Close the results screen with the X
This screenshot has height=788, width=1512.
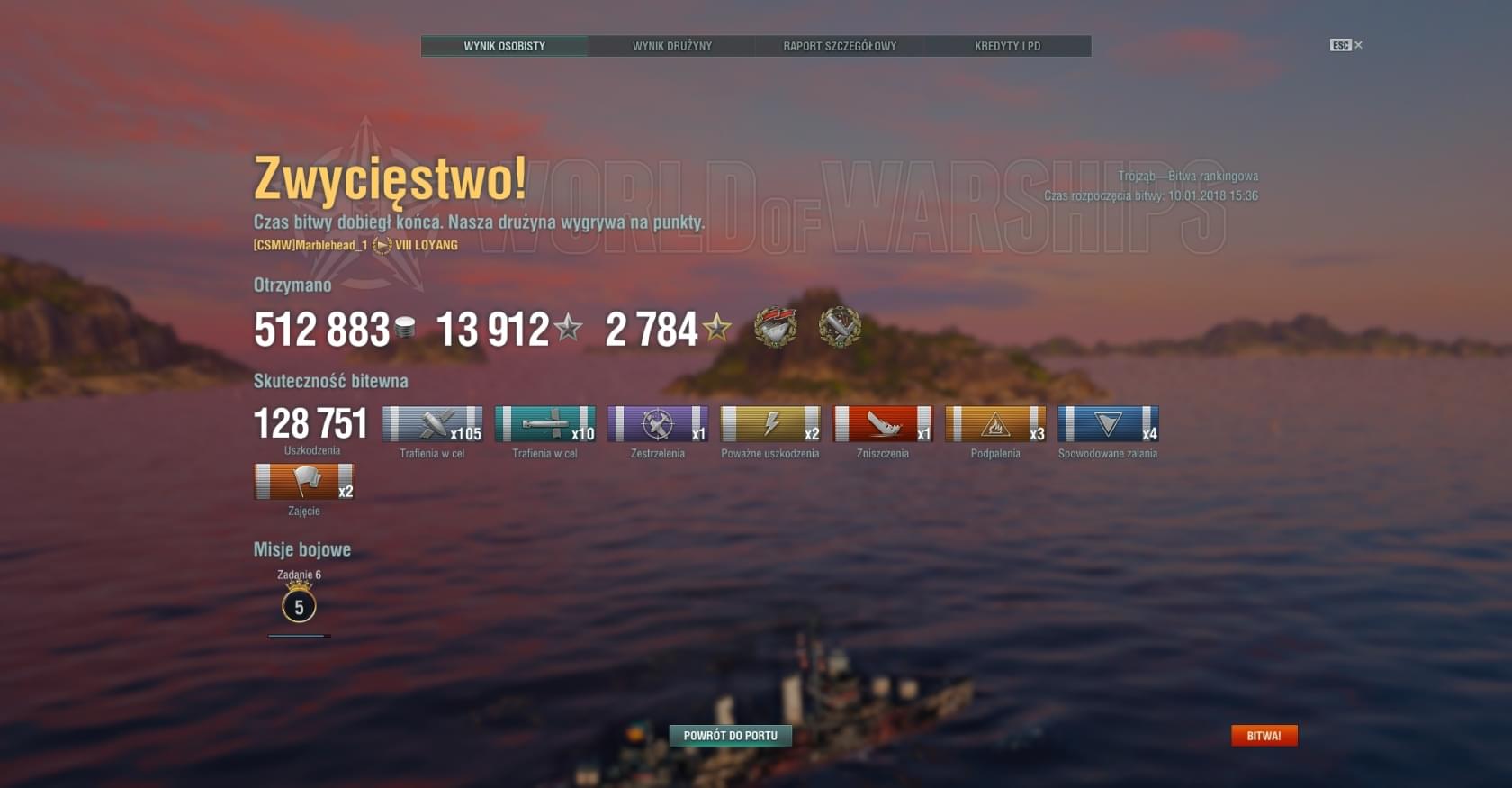(x=1358, y=45)
